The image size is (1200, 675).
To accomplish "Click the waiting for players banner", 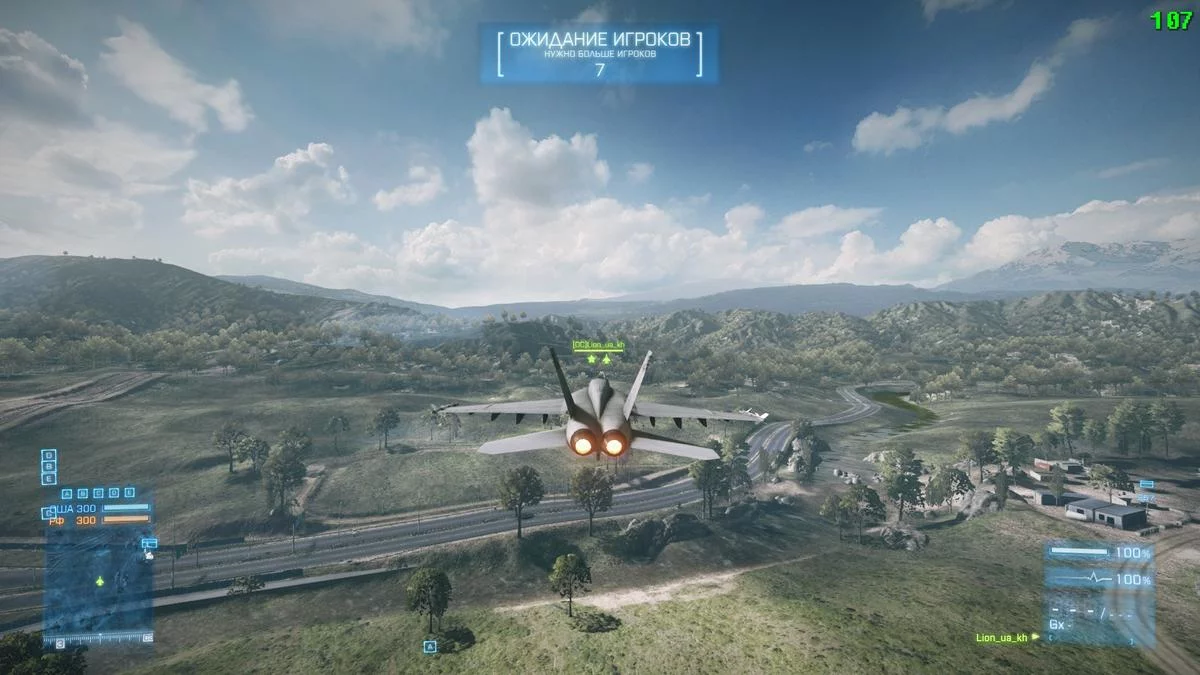I will [598, 53].
